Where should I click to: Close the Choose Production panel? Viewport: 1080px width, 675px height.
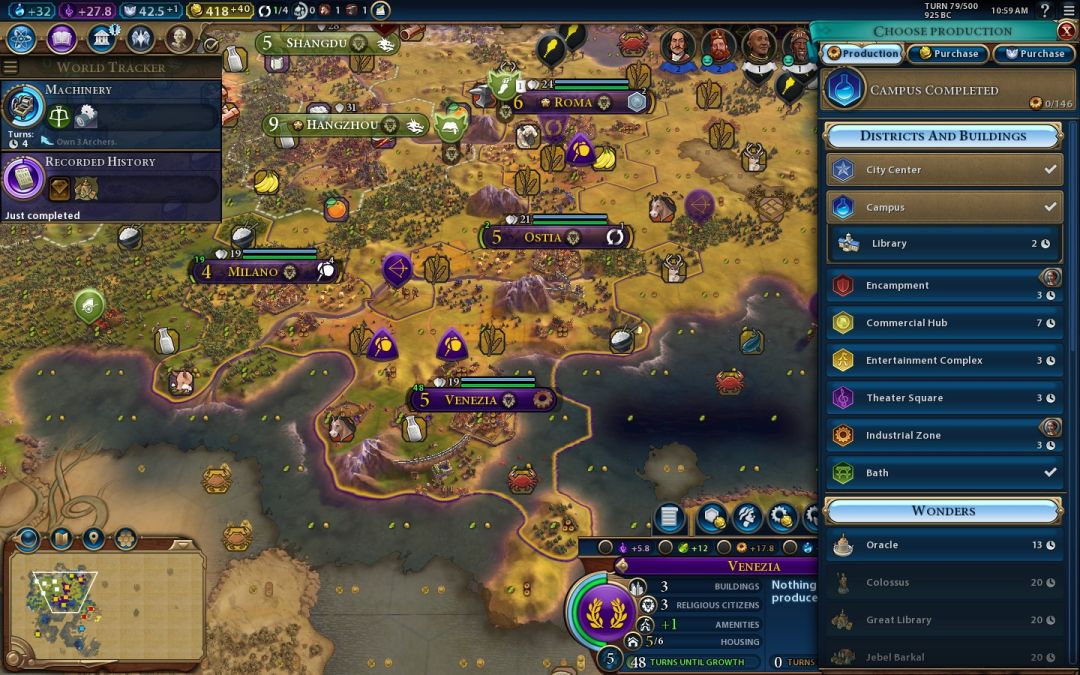(x=1066, y=30)
